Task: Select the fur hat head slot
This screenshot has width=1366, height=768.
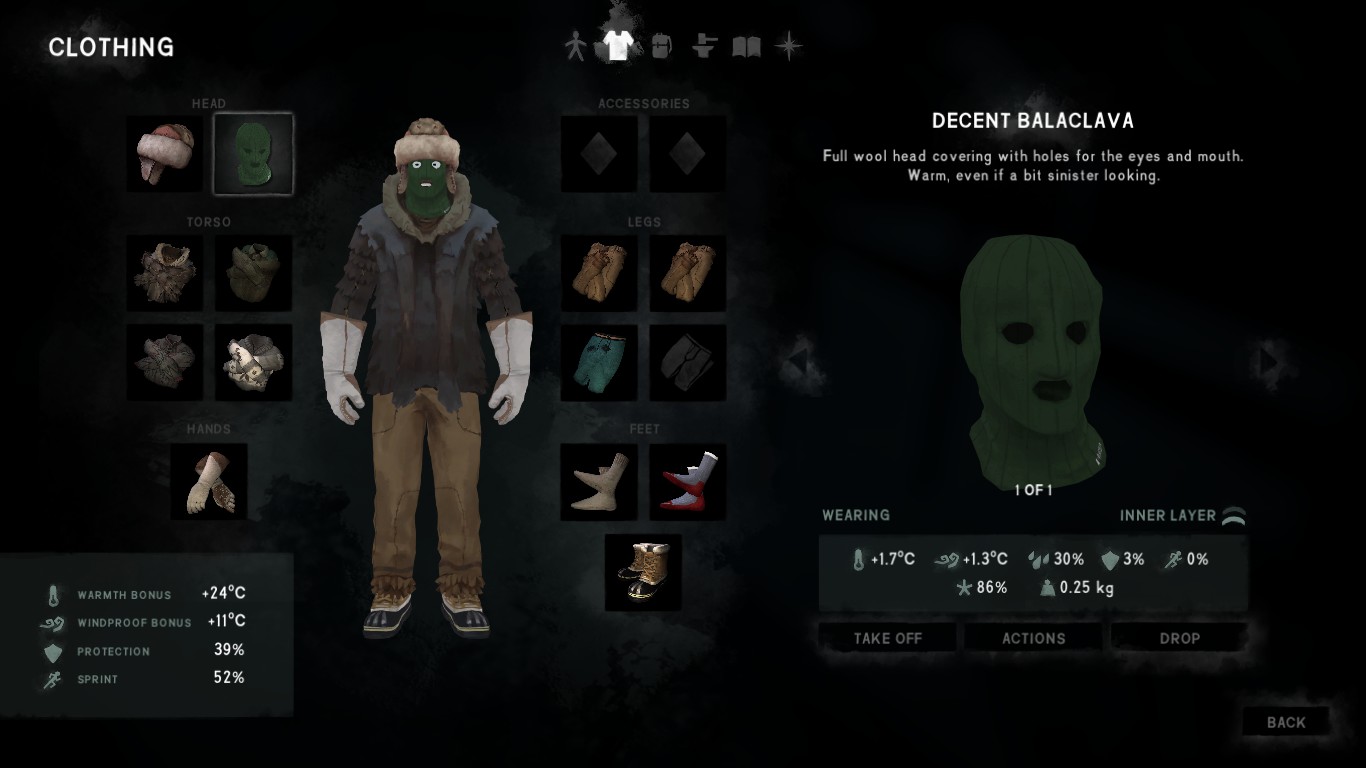Action: tap(165, 154)
